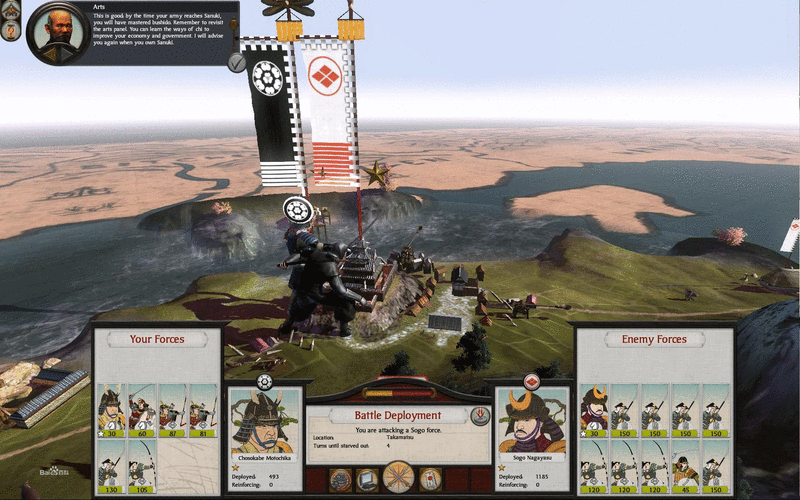
Task: Click the Chosokabe clan emblem above your general
Action: (265, 381)
